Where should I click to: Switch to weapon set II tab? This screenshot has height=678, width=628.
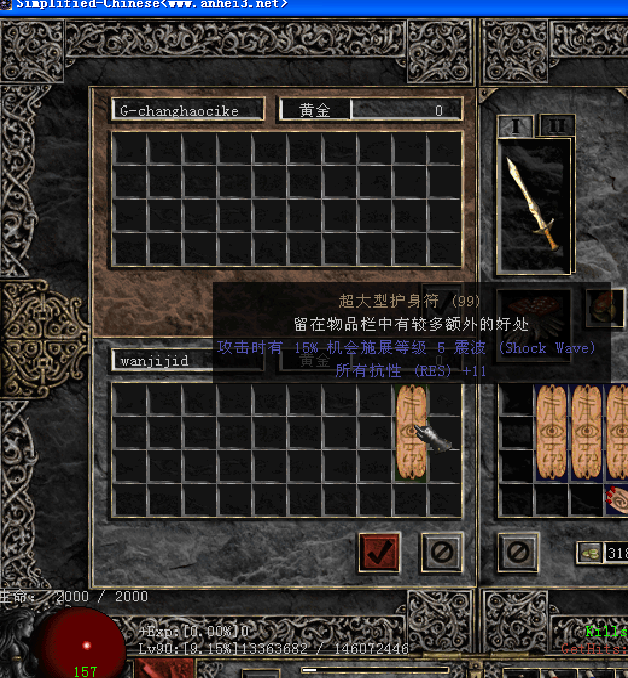pos(556,127)
